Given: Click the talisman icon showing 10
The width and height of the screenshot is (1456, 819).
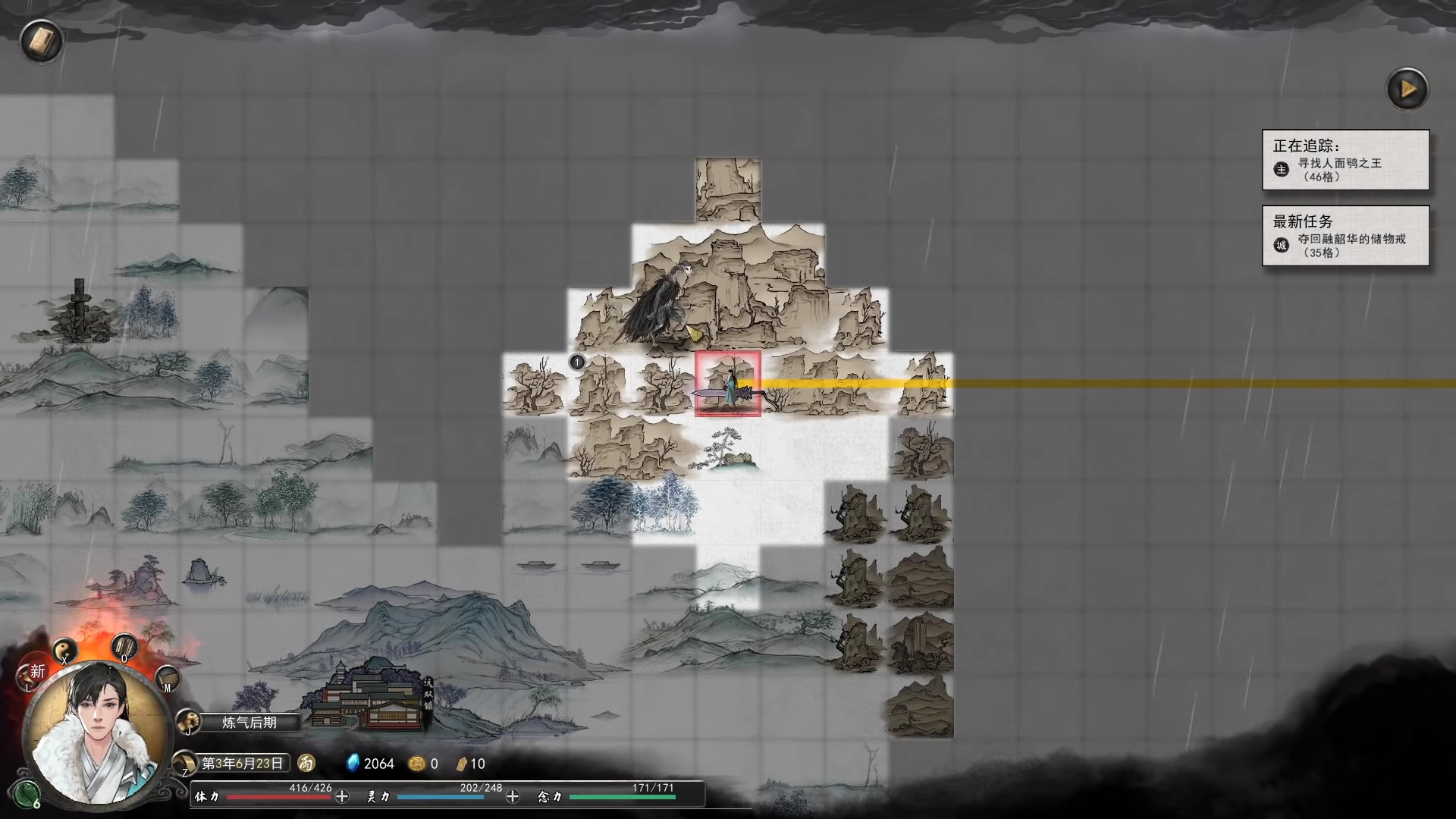Looking at the screenshot, I should coord(464,764).
